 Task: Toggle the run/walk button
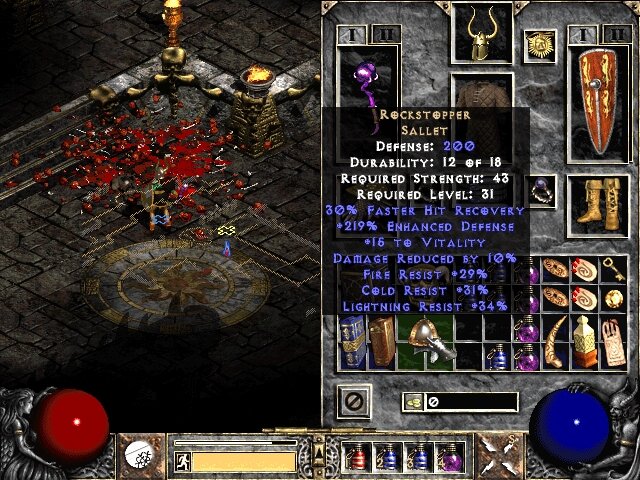[183, 461]
